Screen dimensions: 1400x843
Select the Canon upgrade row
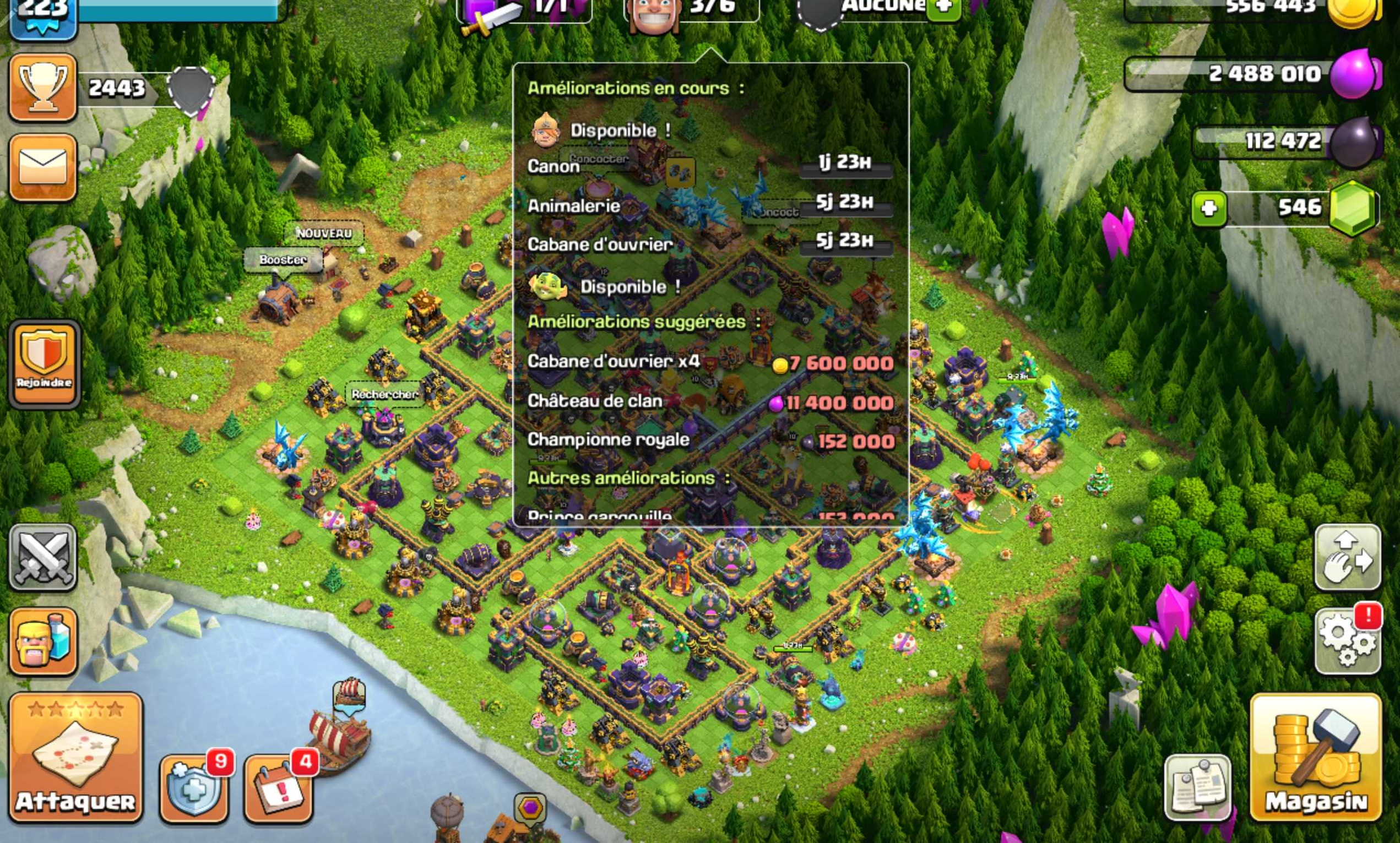pyautogui.click(x=709, y=166)
